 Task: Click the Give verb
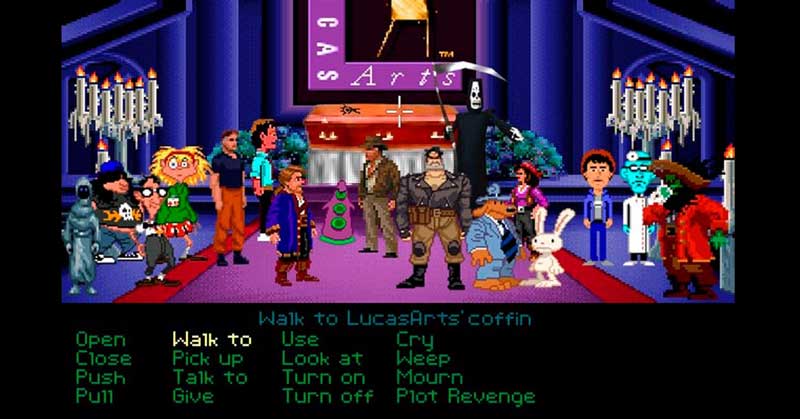pos(193,396)
